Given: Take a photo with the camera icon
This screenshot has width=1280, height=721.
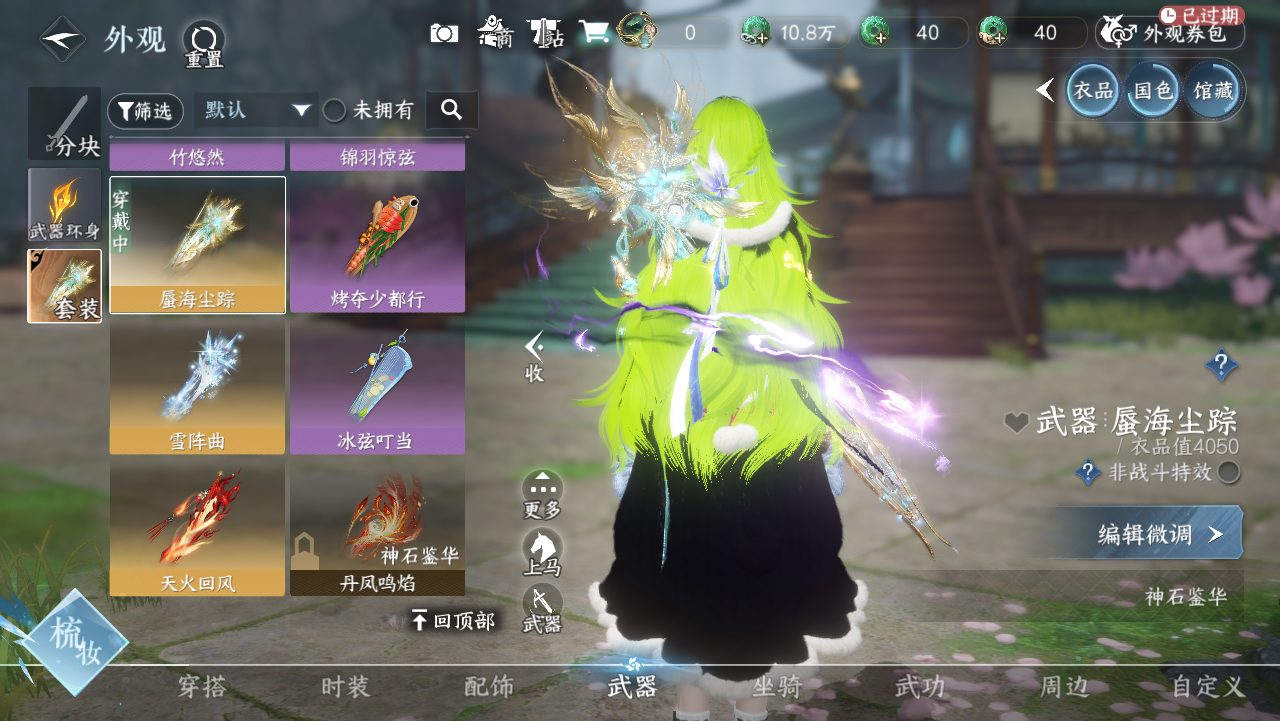Looking at the screenshot, I should click(x=444, y=33).
